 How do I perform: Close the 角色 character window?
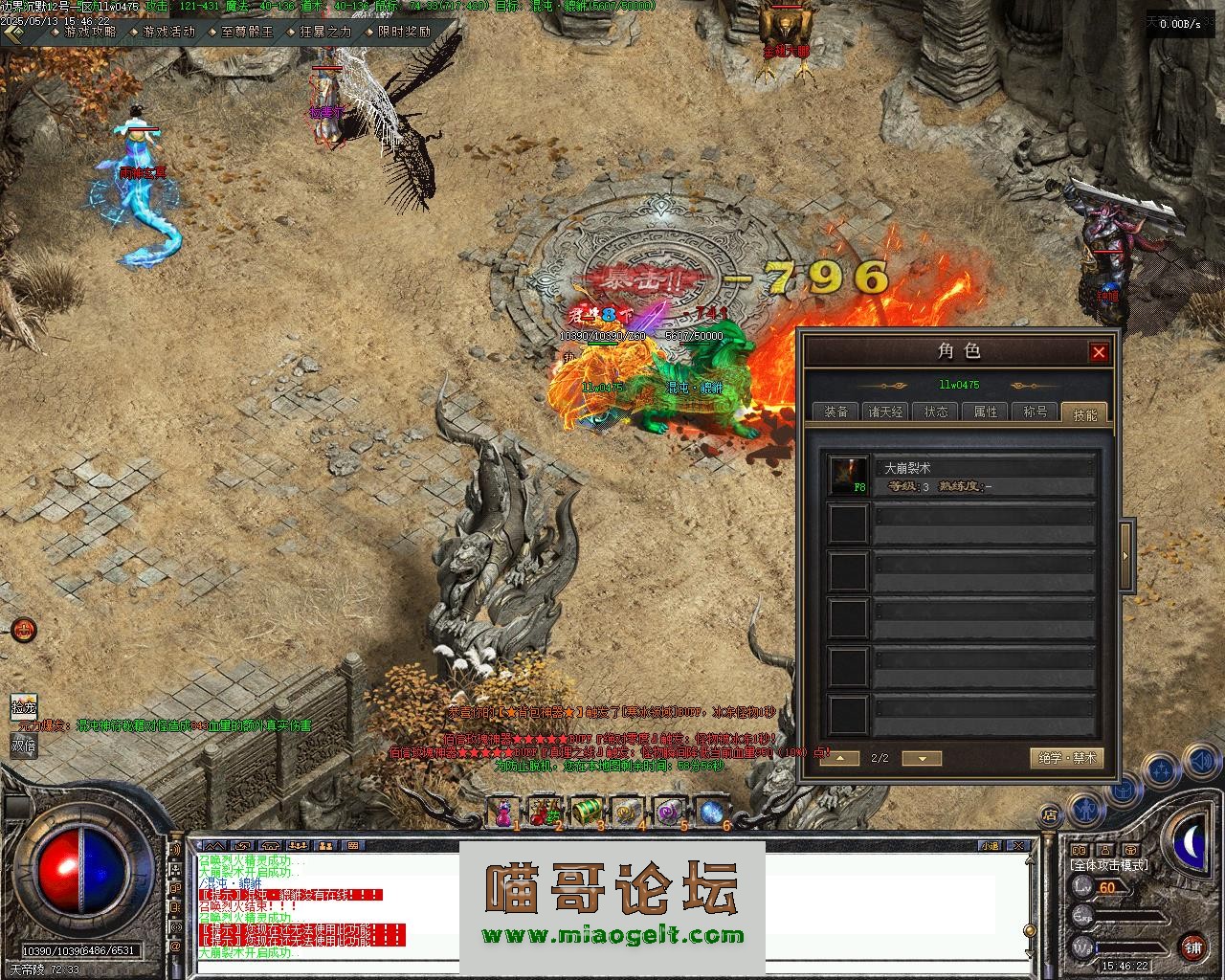1099,352
